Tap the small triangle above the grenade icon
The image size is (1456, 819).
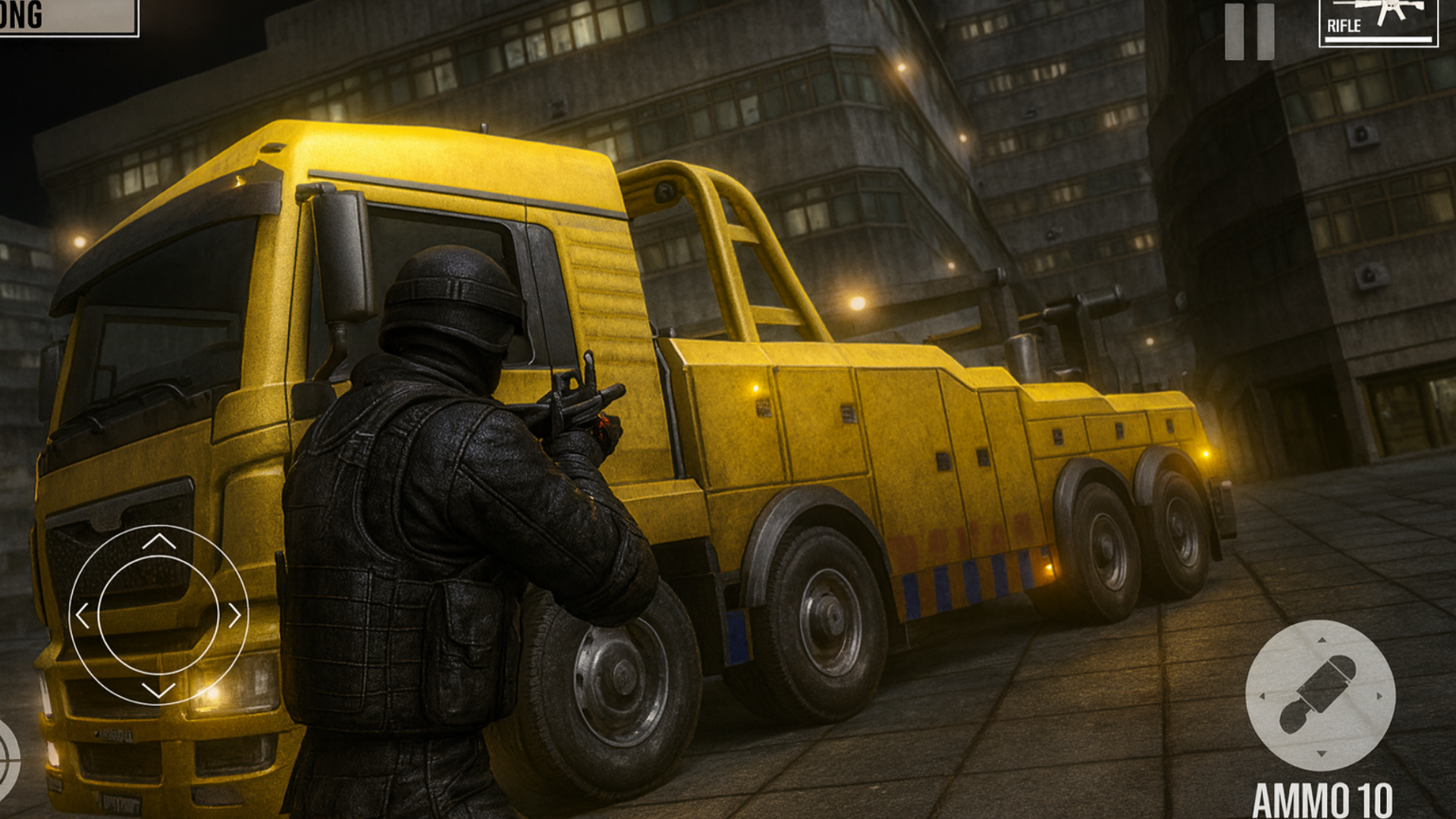click(1321, 640)
